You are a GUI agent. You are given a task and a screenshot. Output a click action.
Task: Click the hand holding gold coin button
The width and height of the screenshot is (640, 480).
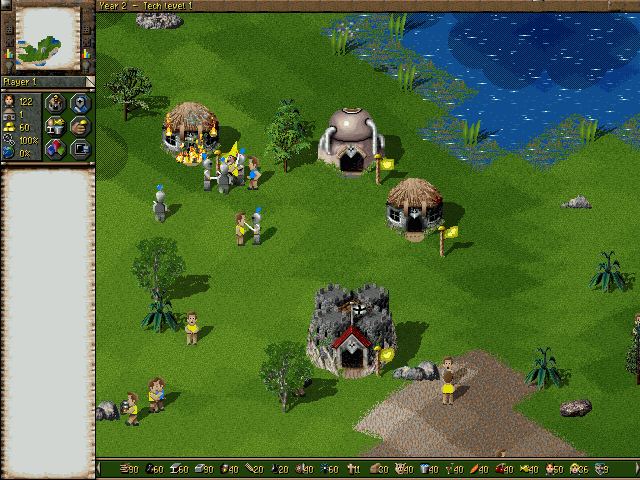pyautogui.click(x=80, y=126)
